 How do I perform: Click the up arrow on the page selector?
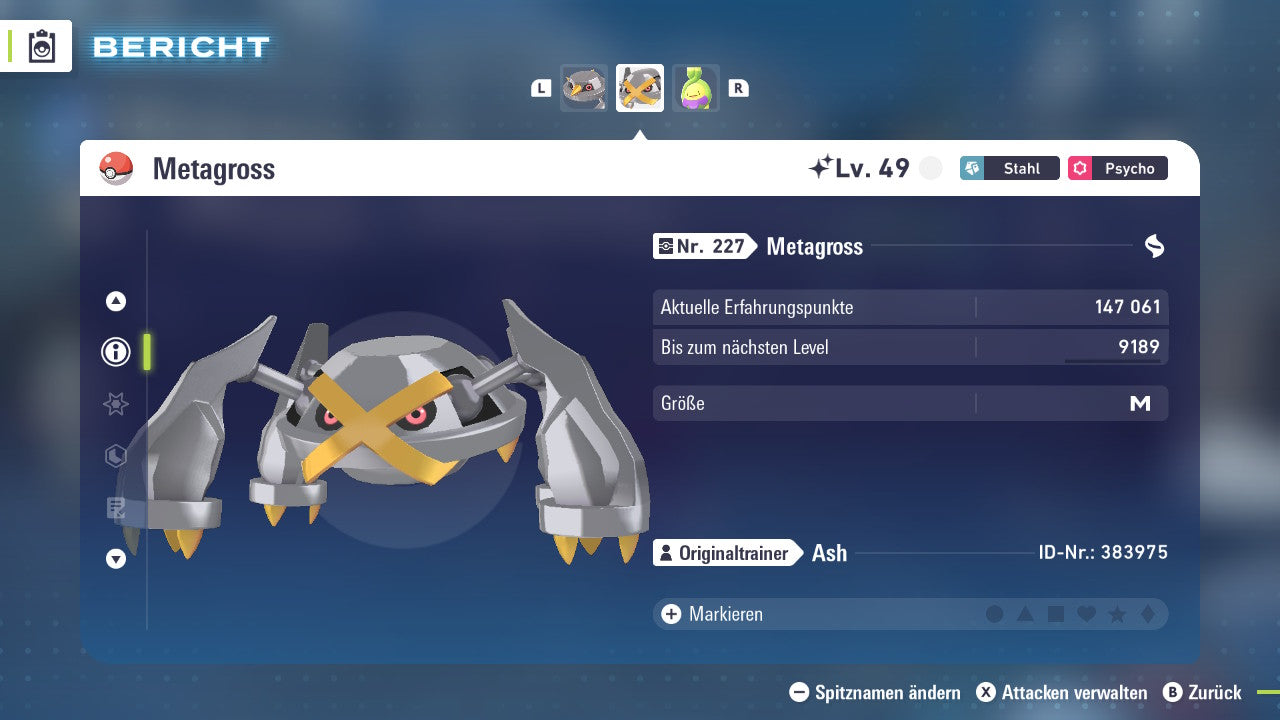116,301
